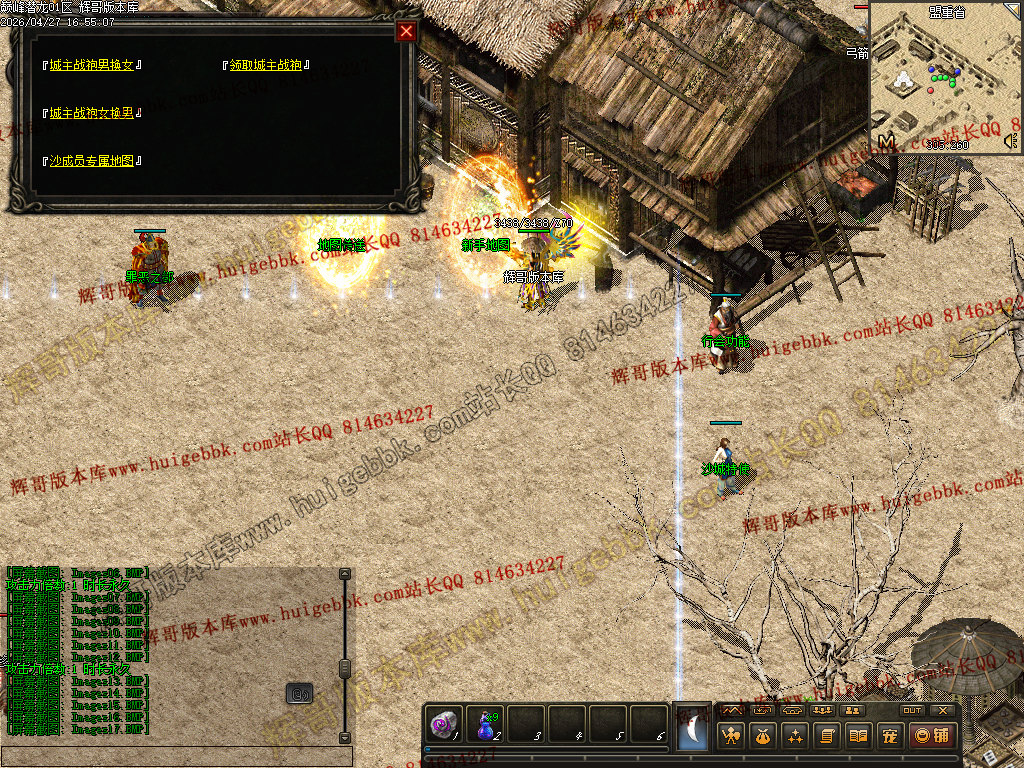The width and height of the screenshot is (1024, 768).
Task: Click the chat log scroll-up arrow
Action: coord(345,574)
